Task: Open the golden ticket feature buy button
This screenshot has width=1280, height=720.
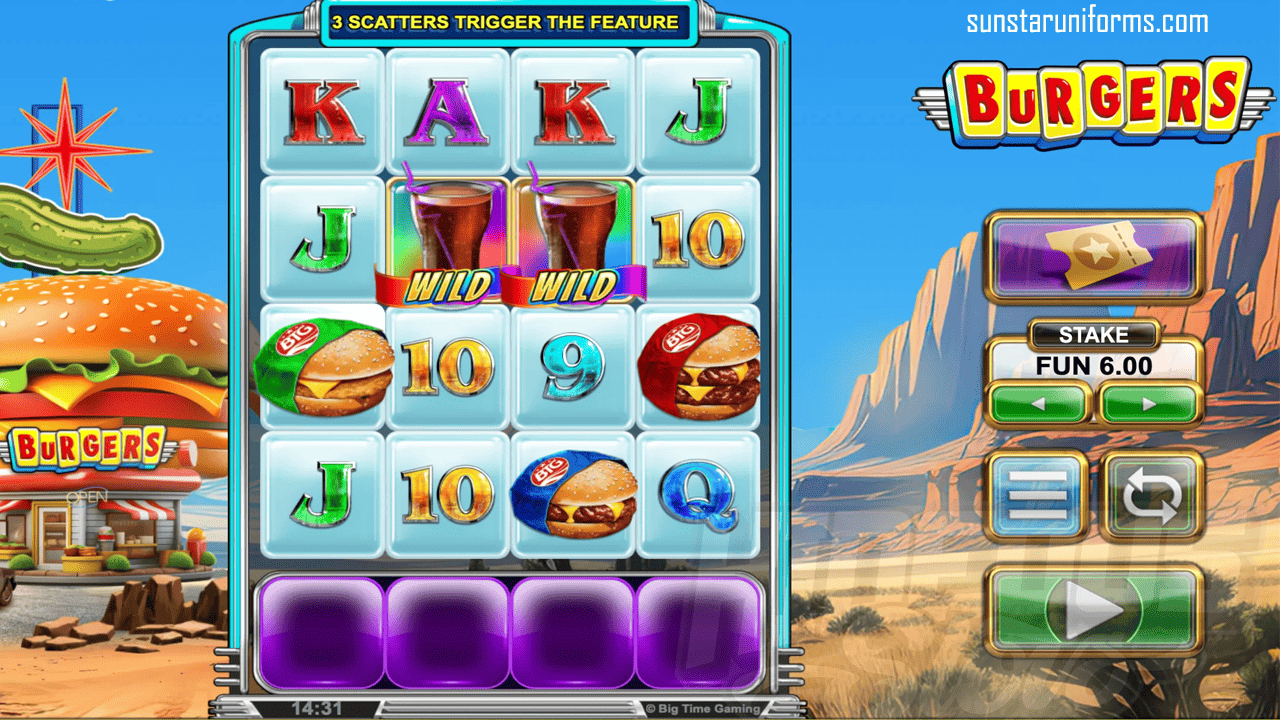Action: (x=1093, y=256)
